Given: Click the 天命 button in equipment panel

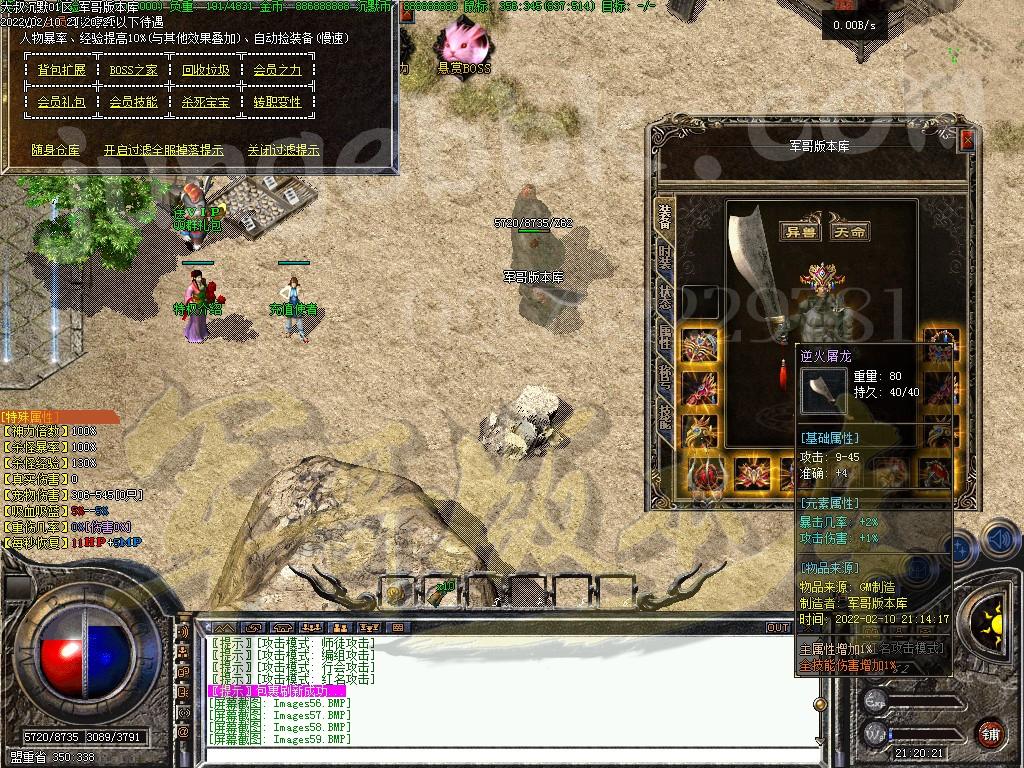Looking at the screenshot, I should pos(849,231).
